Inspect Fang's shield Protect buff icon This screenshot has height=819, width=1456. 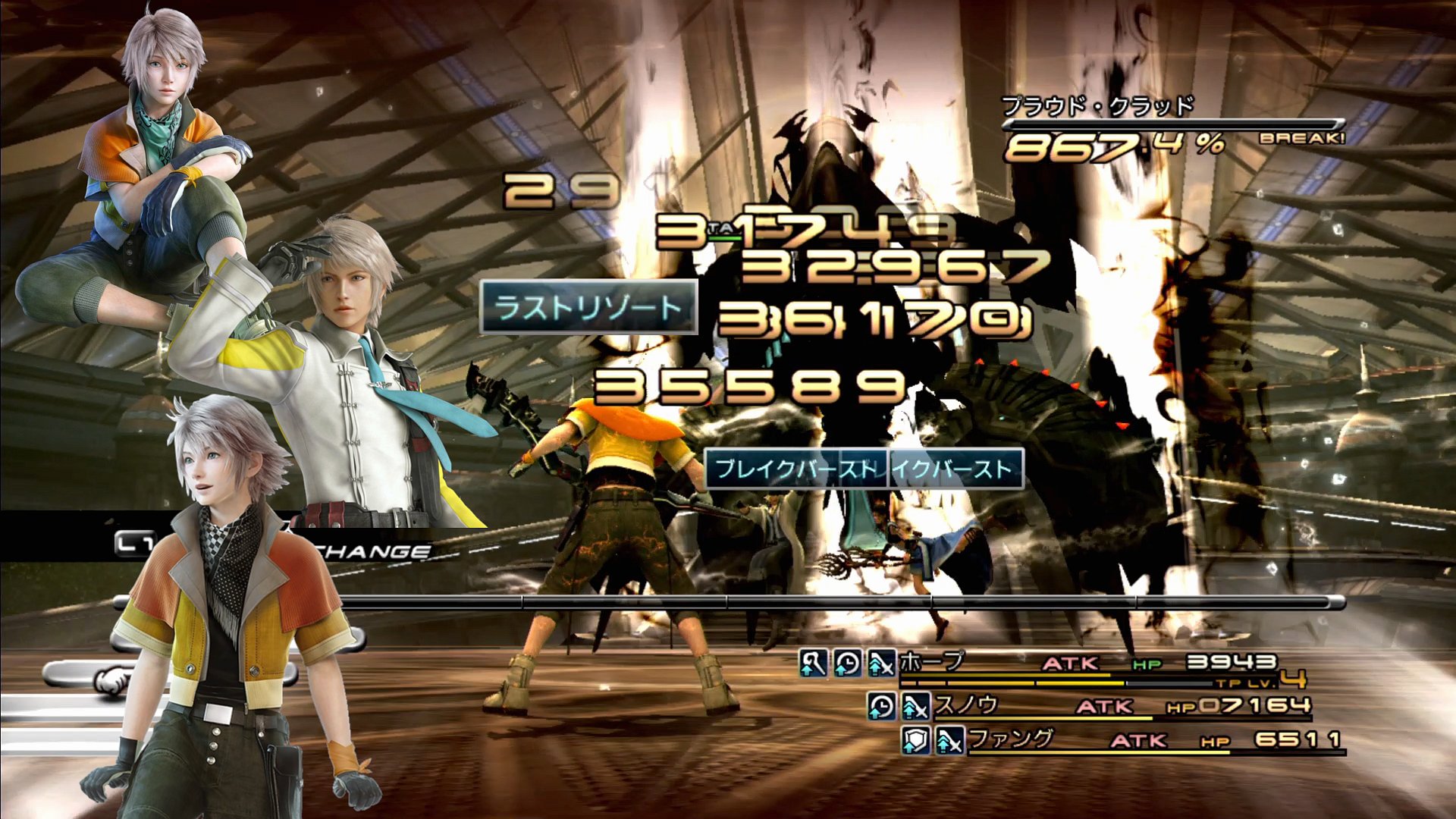(915, 740)
